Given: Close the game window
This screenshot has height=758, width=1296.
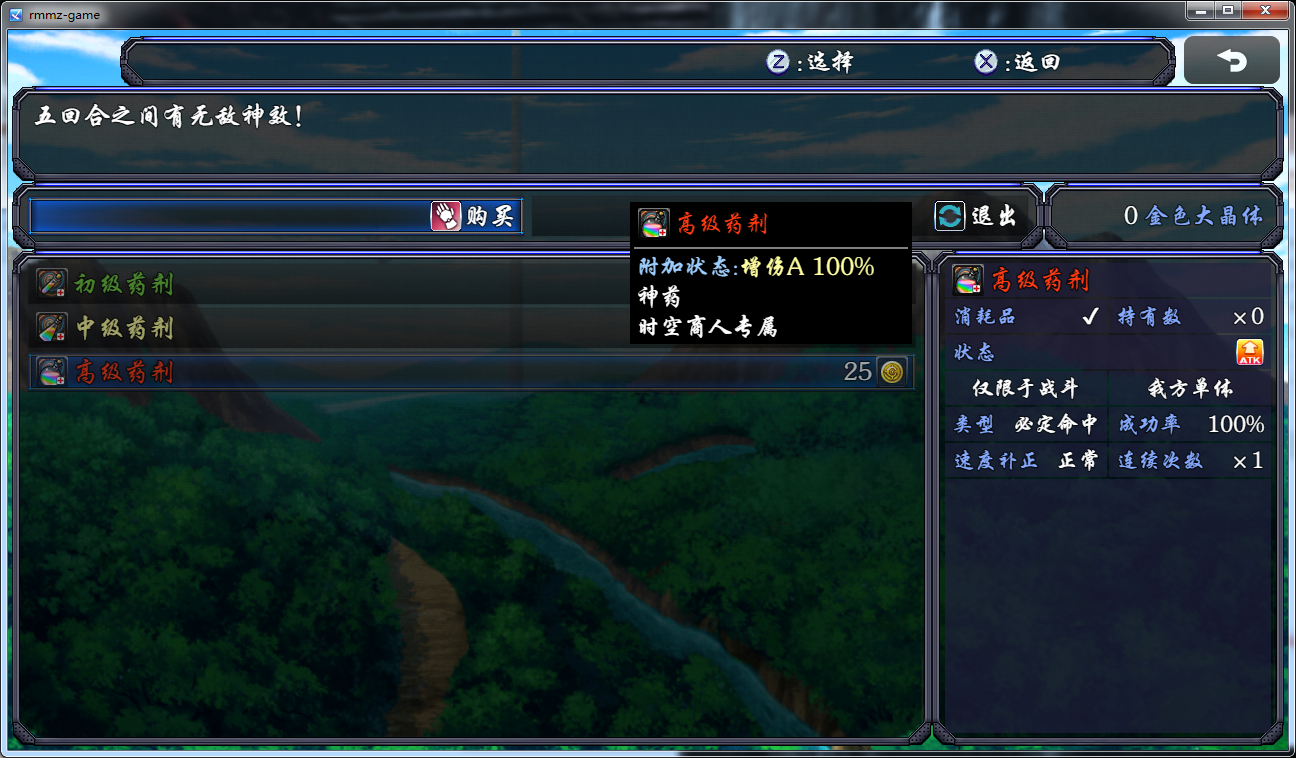Looking at the screenshot, I should 1266,10.
